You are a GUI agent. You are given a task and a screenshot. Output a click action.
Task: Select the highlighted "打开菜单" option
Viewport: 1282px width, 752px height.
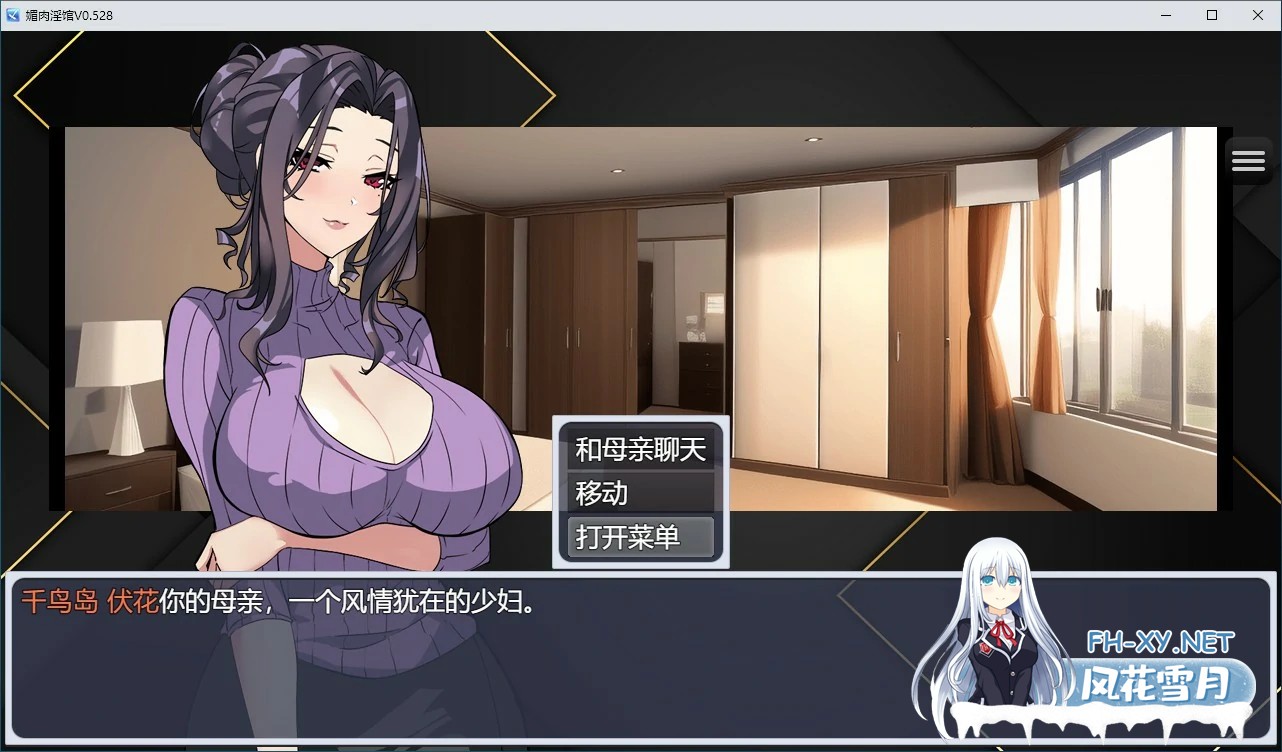pos(638,537)
